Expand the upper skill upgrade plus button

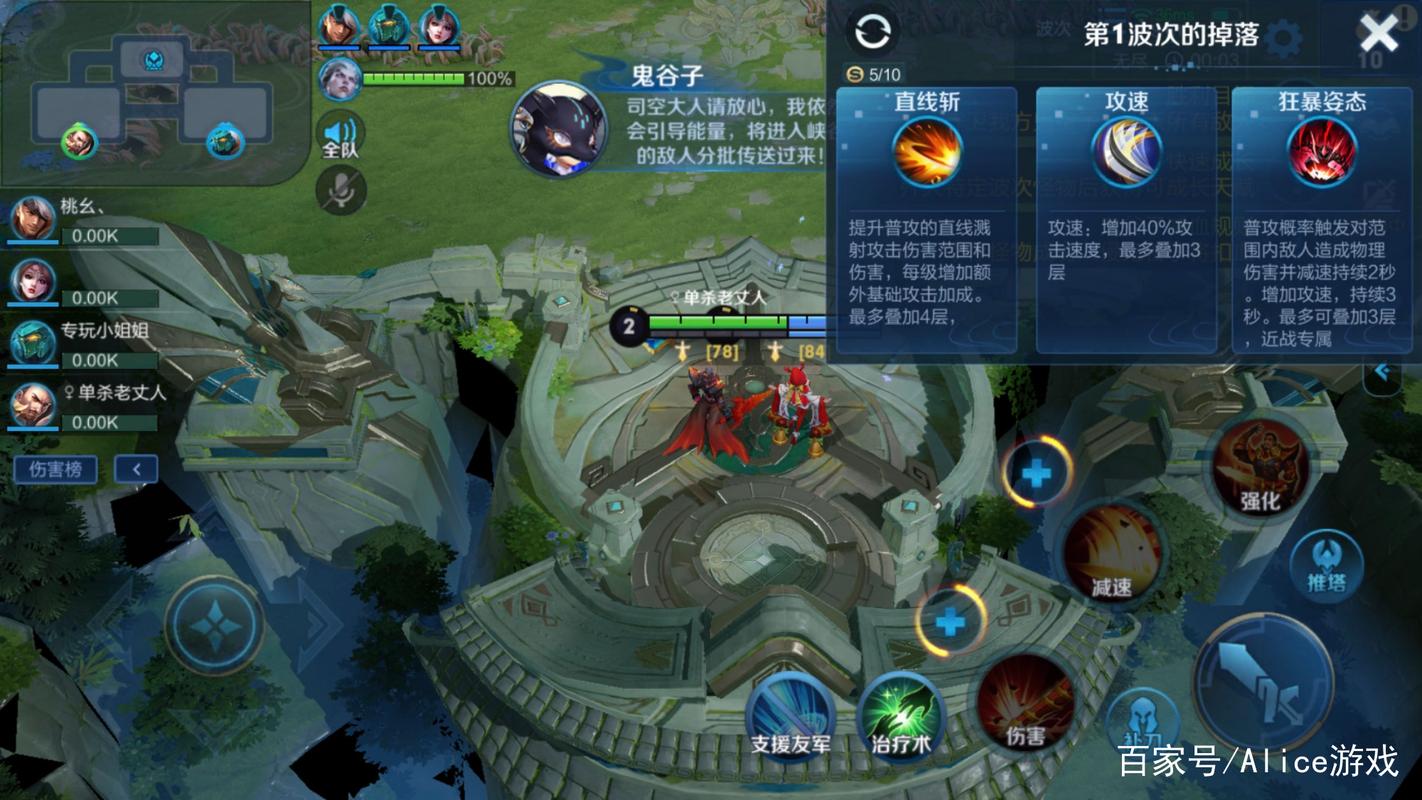(x=1036, y=473)
